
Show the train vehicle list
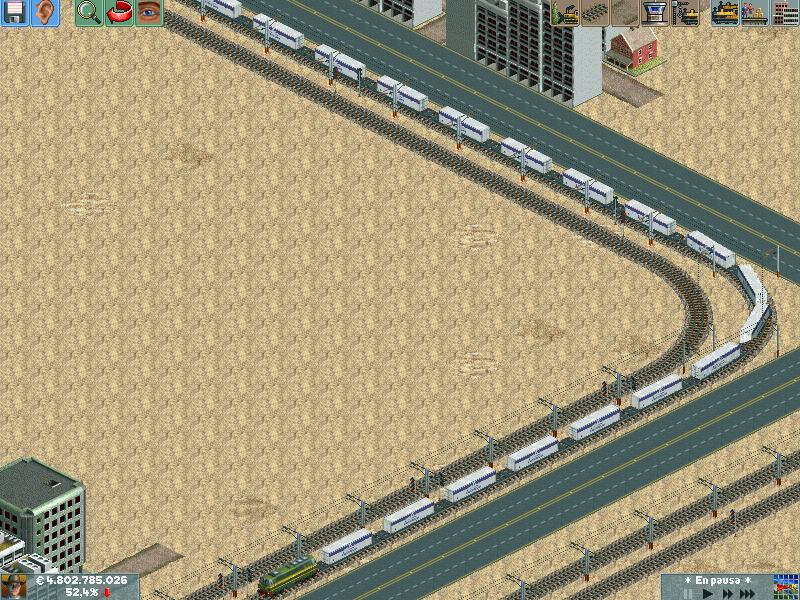pos(725,12)
